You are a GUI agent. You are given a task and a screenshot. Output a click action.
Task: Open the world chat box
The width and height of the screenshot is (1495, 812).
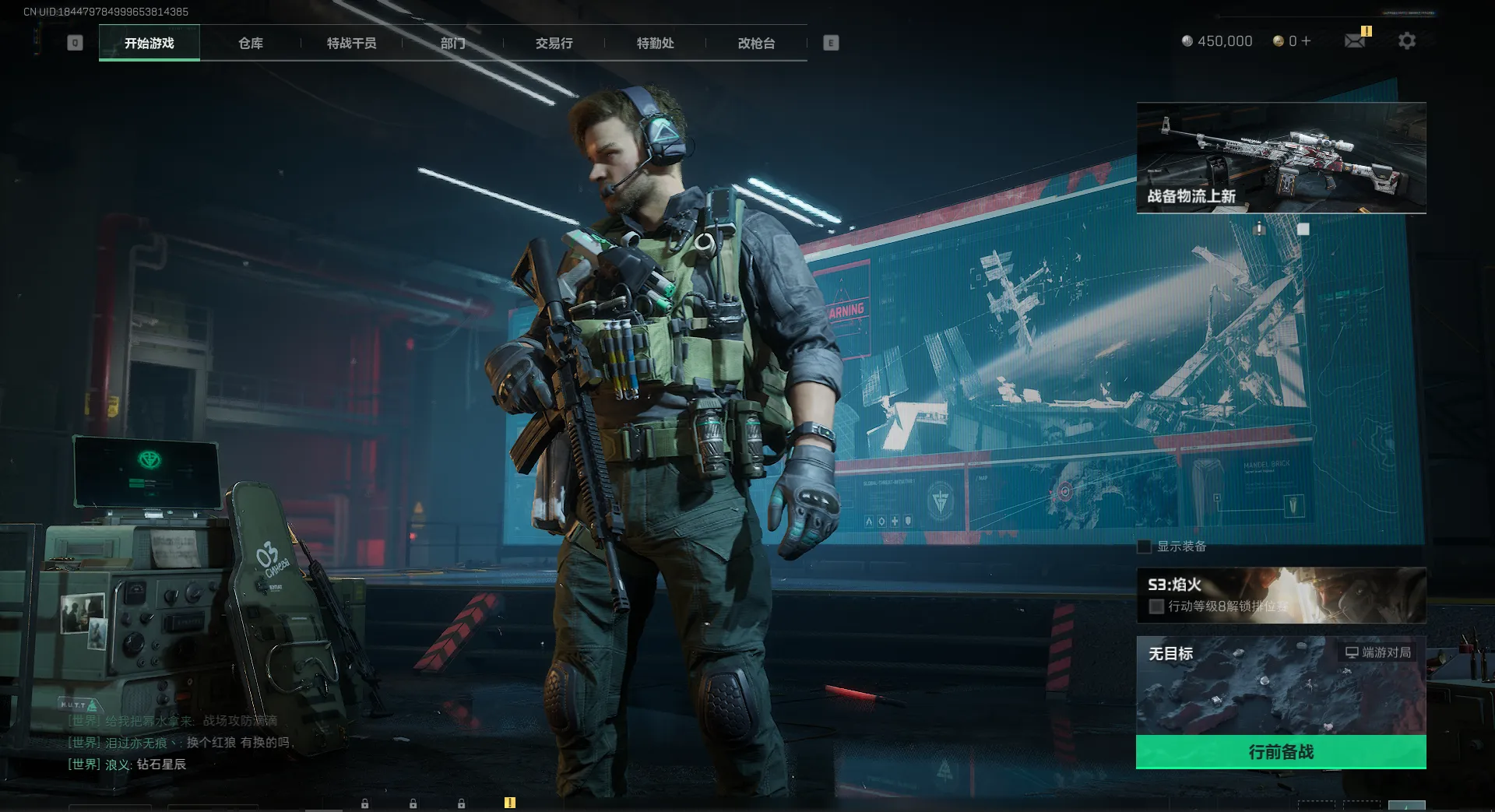point(179,743)
